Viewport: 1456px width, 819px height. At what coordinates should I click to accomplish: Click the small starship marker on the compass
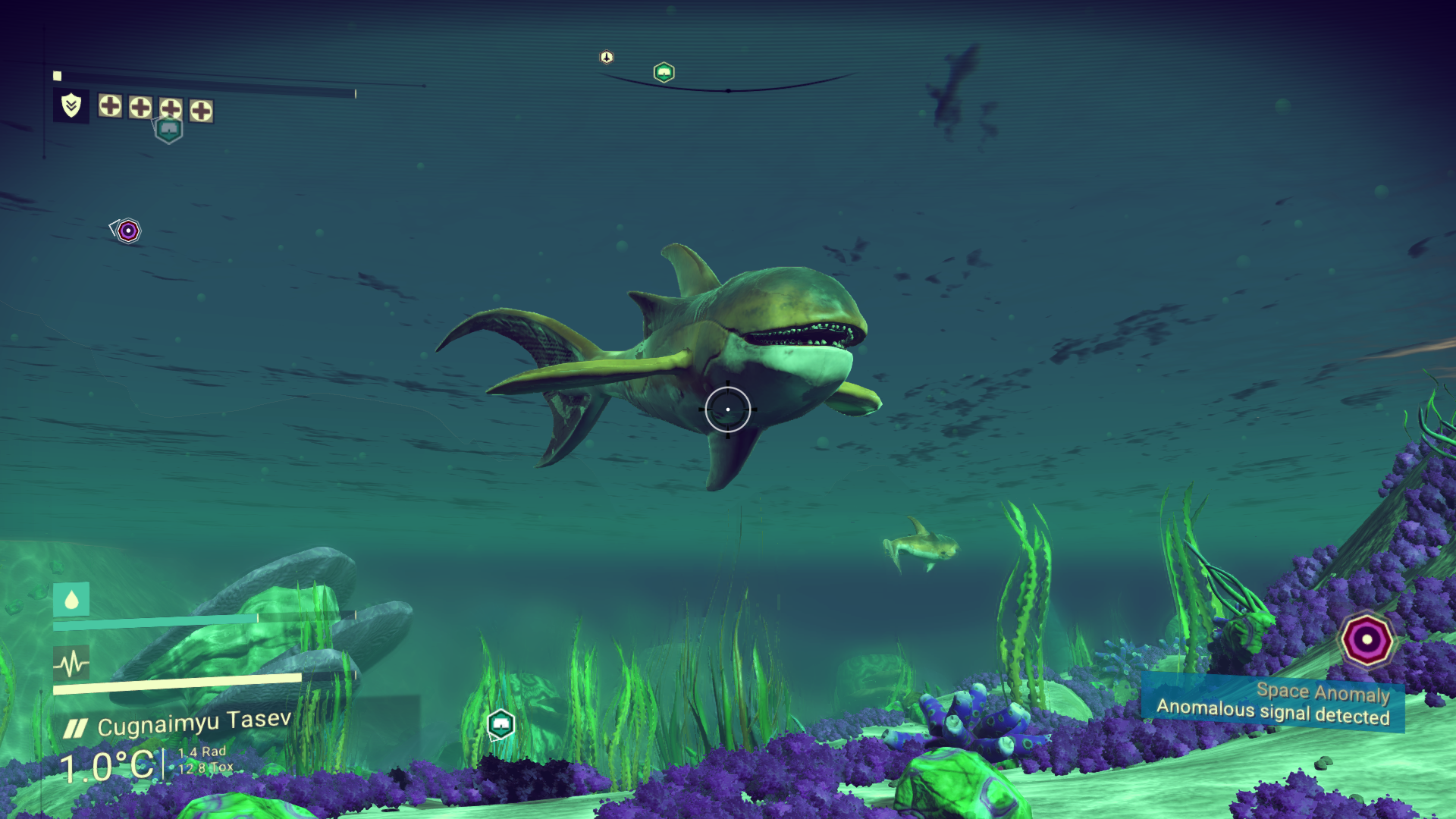click(x=607, y=58)
